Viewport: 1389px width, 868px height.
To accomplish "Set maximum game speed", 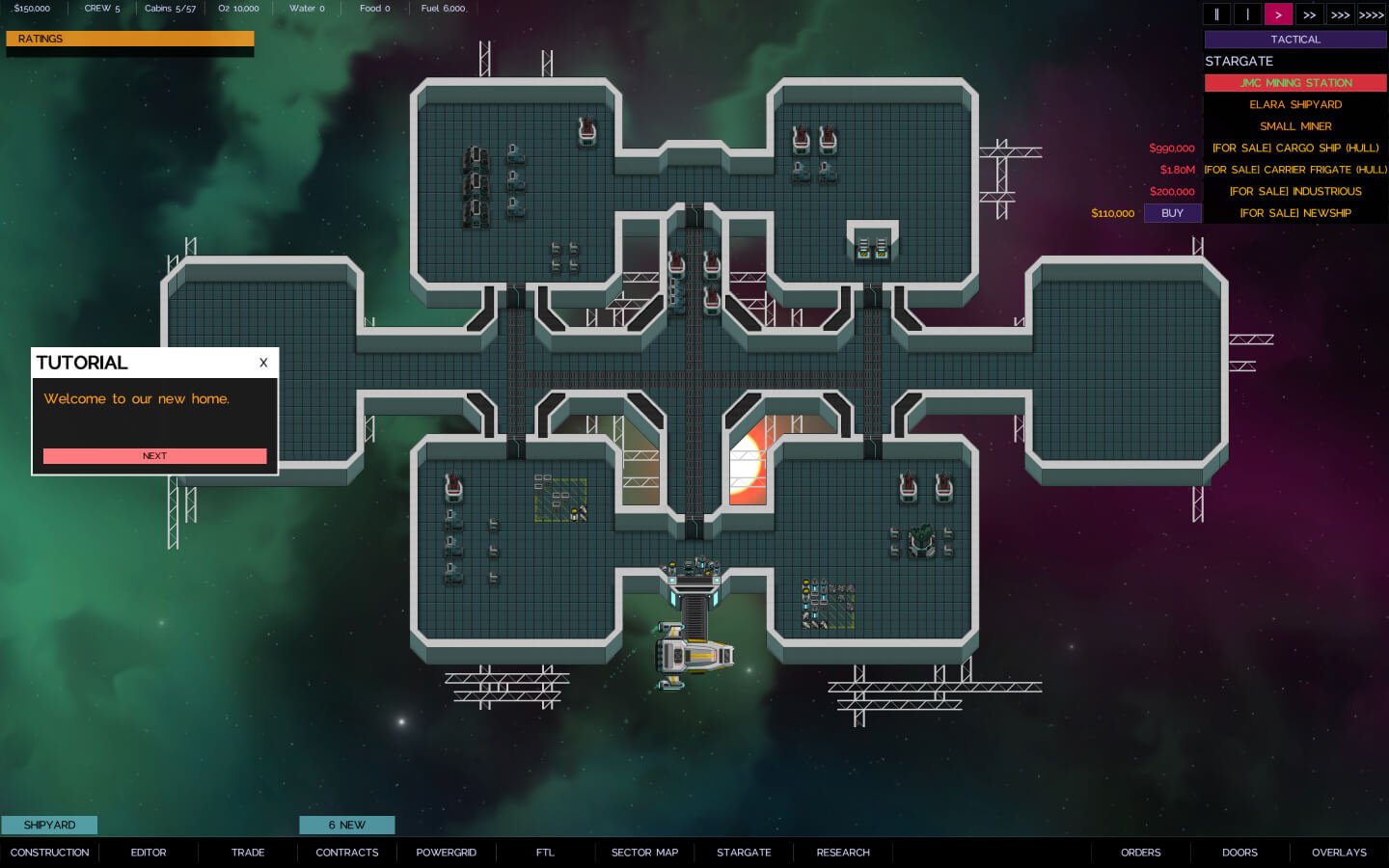I will [1371, 14].
